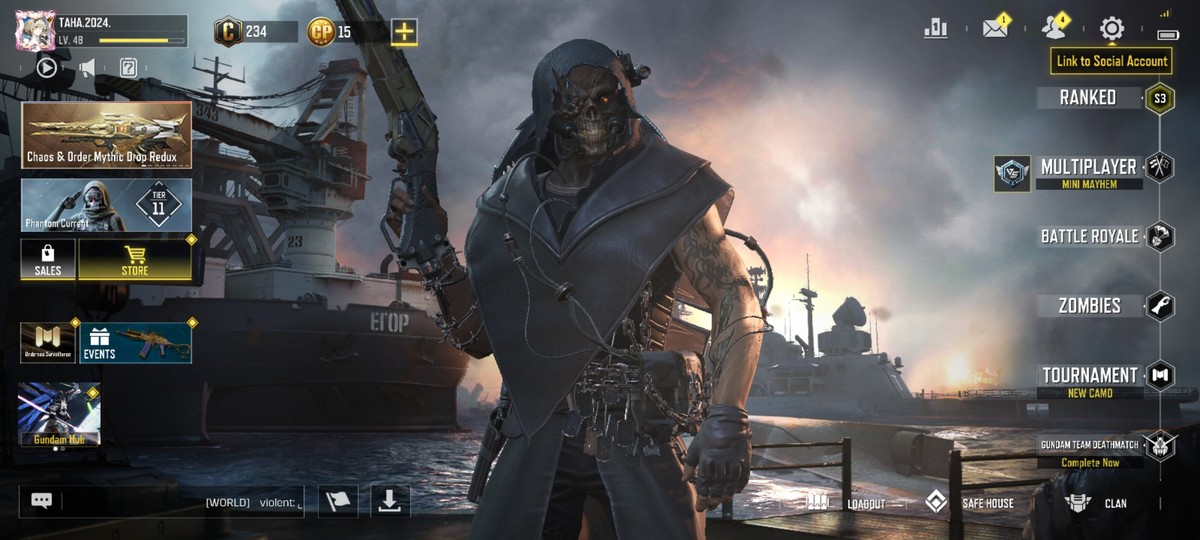Image resolution: width=1200 pixels, height=540 pixels.
Task: Open the Gundam Hub tile
Action: click(59, 413)
